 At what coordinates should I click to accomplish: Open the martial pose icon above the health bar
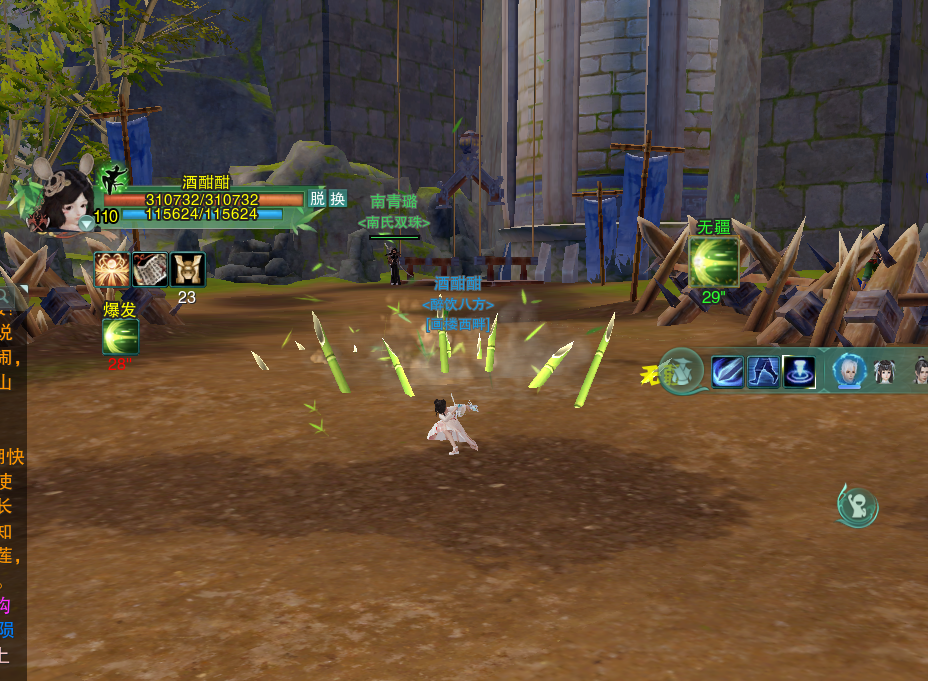[x=113, y=178]
